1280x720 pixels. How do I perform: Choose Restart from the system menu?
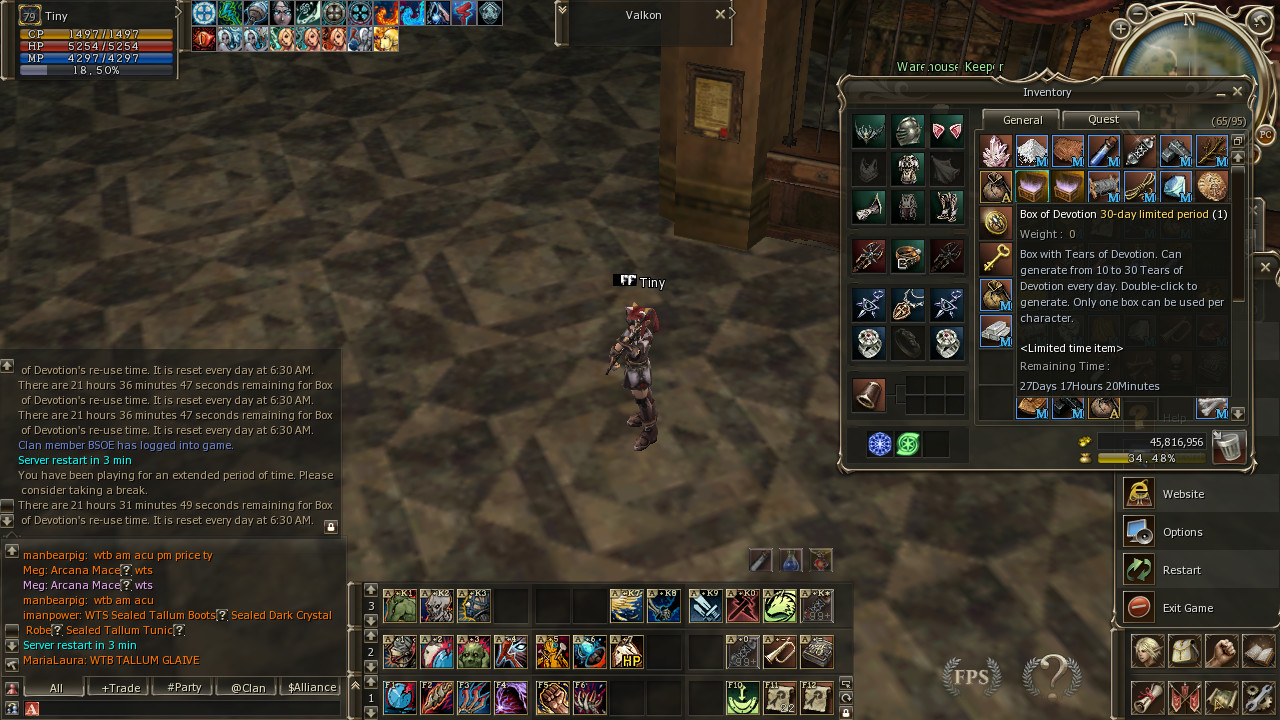[1181, 570]
